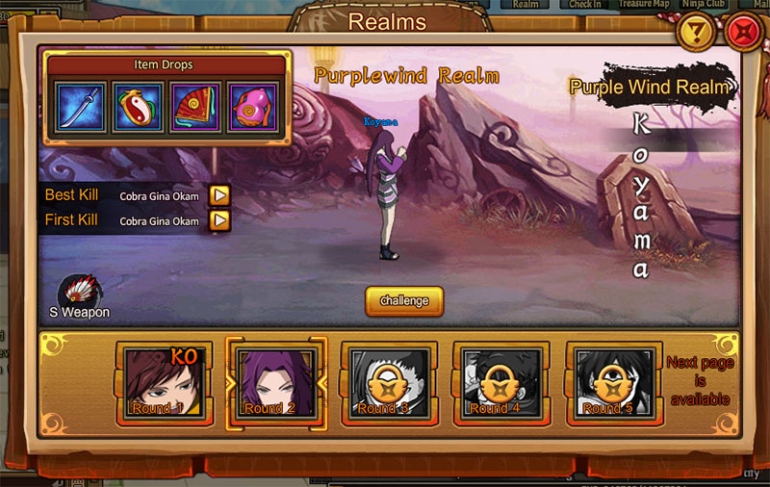Open the Ninja Club menu

(x=703, y=4)
